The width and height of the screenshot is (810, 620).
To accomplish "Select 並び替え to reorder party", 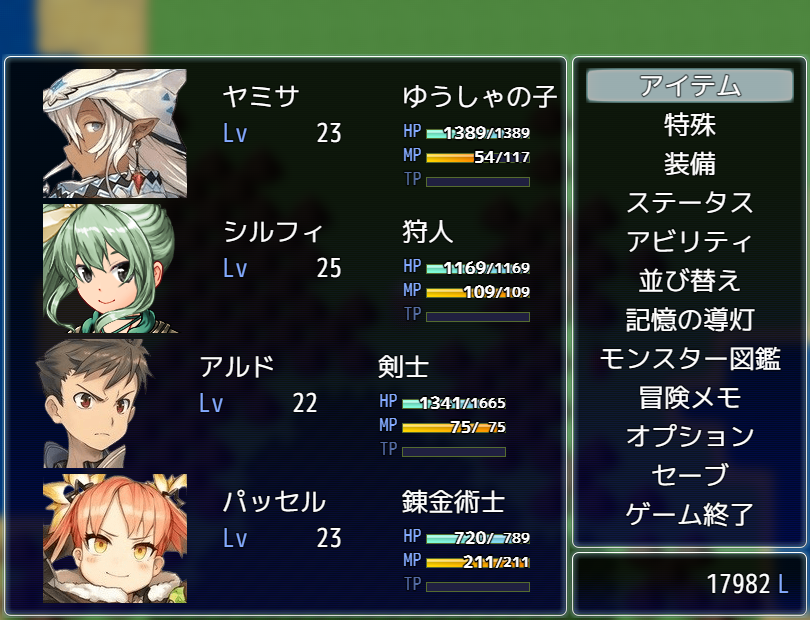I will pyautogui.click(x=689, y=281).
